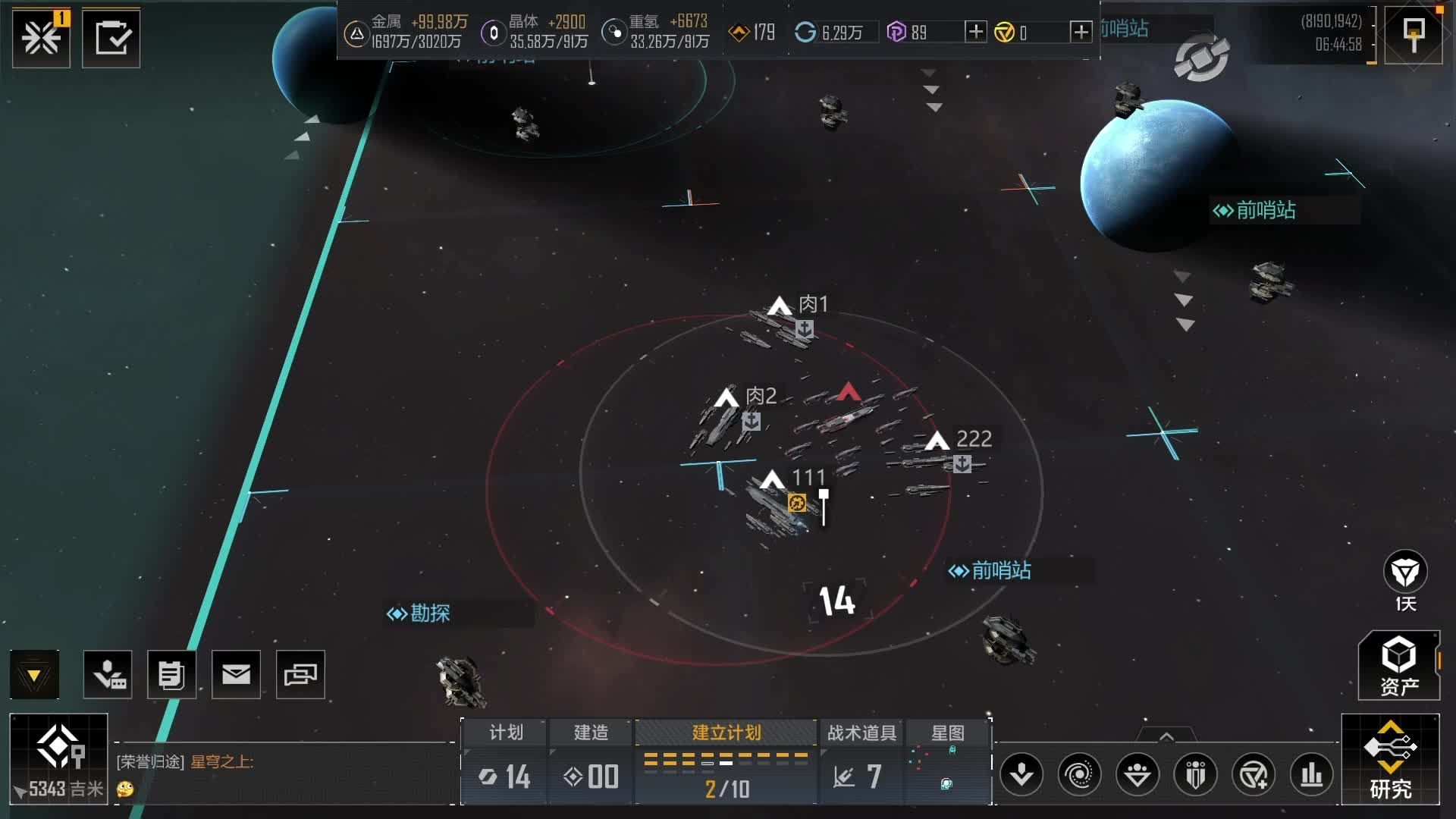Select the downward collection arrow icon in toolbar
Viewport: 1456px width, 819px height.
[x=1021, y=774]
